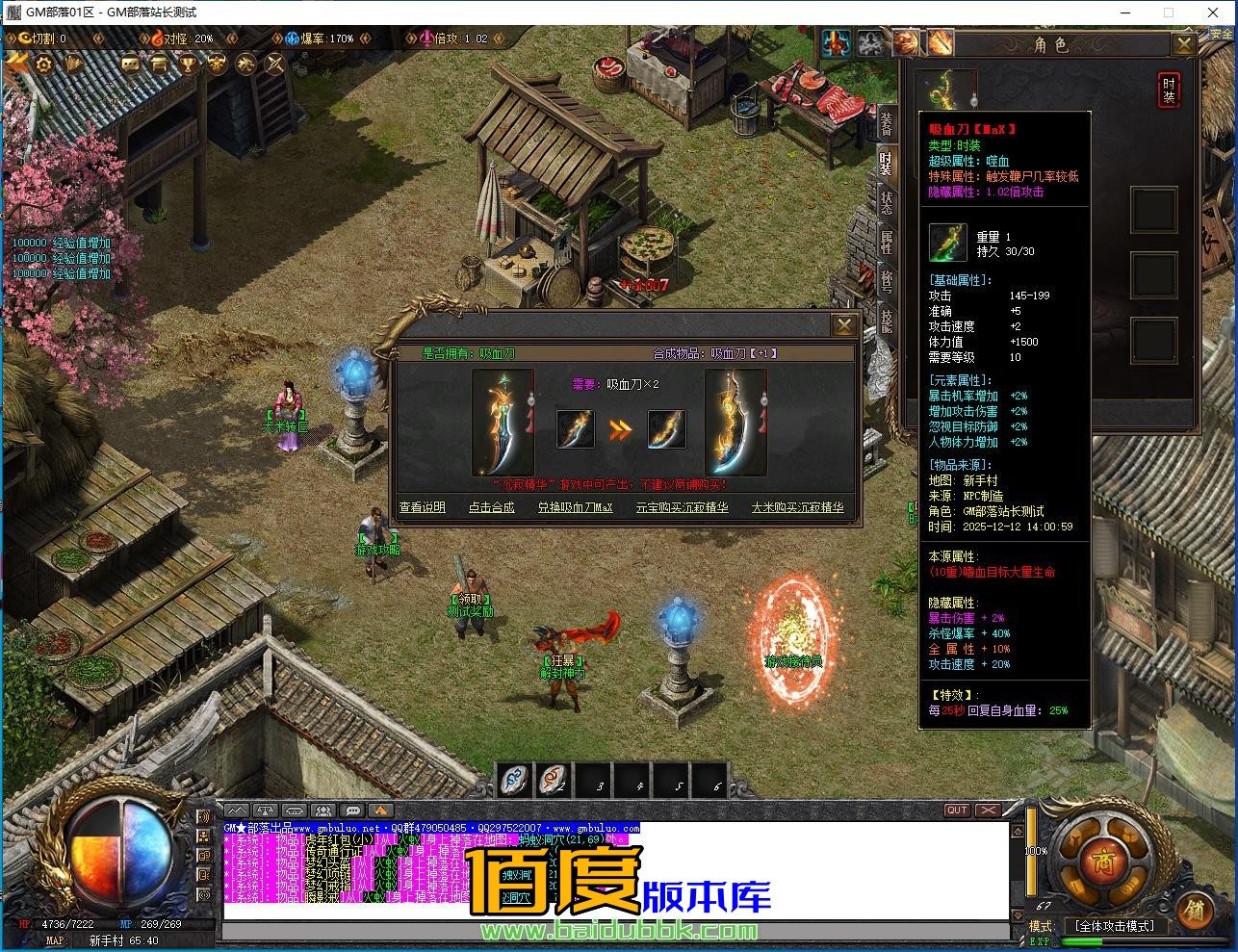1238x952 pixels.
Task: Choose 兑换吸血刀MaX exchange option
Action: pyautogui.click(x=575, y=507)
